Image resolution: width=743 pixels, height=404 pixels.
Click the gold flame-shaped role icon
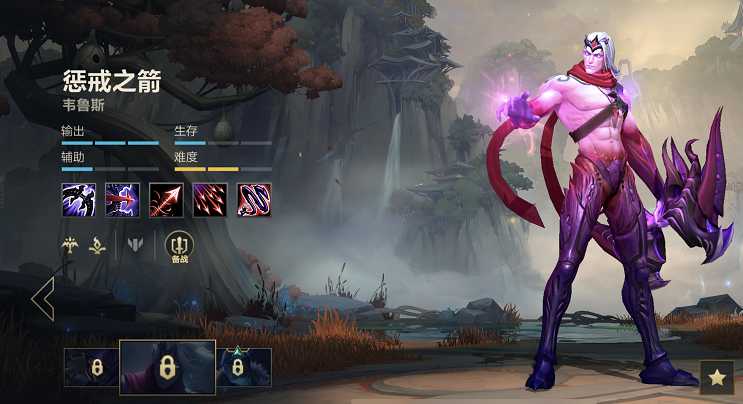click(x=98, y=243)
